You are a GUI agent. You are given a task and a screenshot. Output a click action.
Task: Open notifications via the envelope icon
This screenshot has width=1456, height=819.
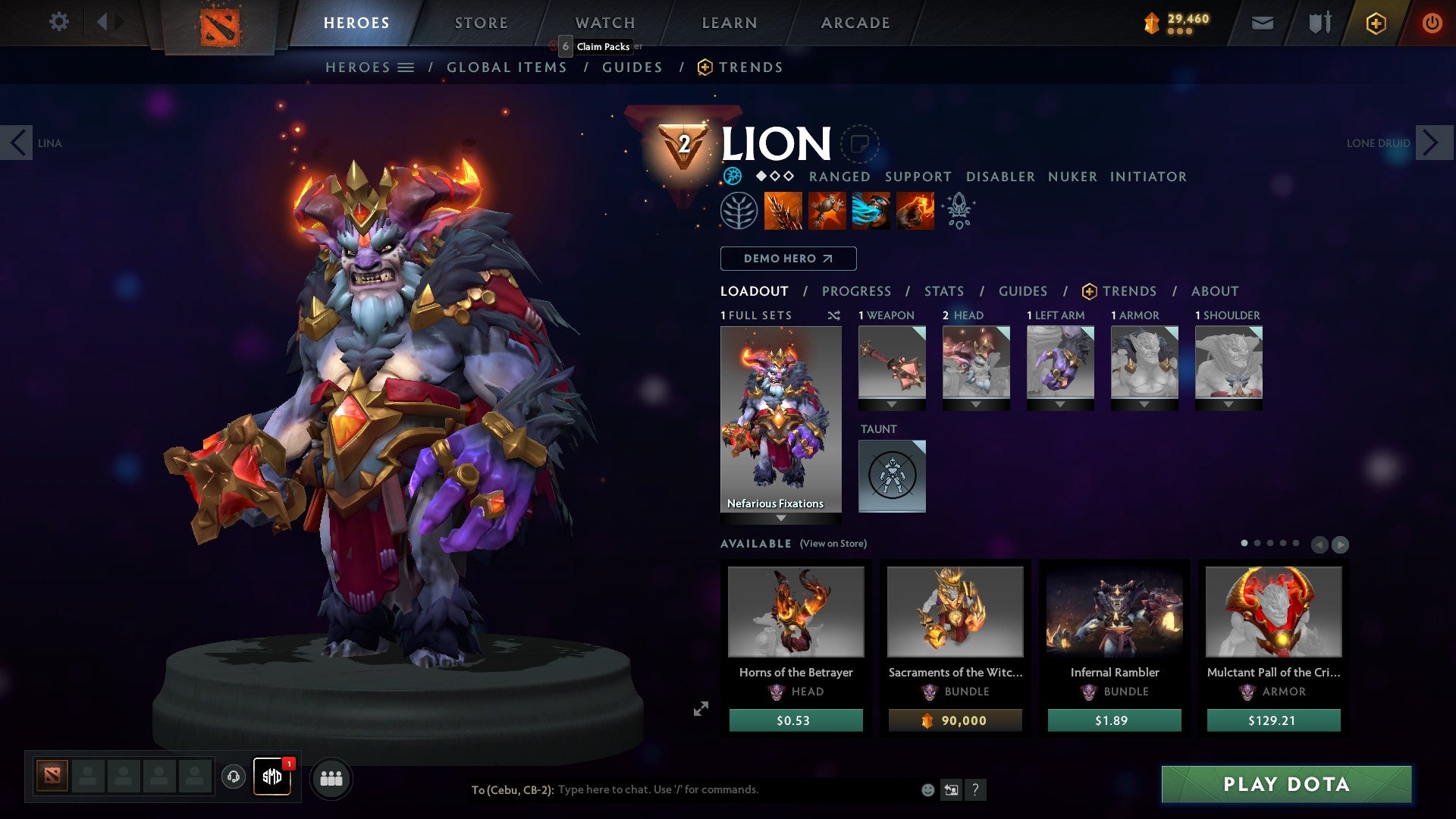tap(1263, 22)
